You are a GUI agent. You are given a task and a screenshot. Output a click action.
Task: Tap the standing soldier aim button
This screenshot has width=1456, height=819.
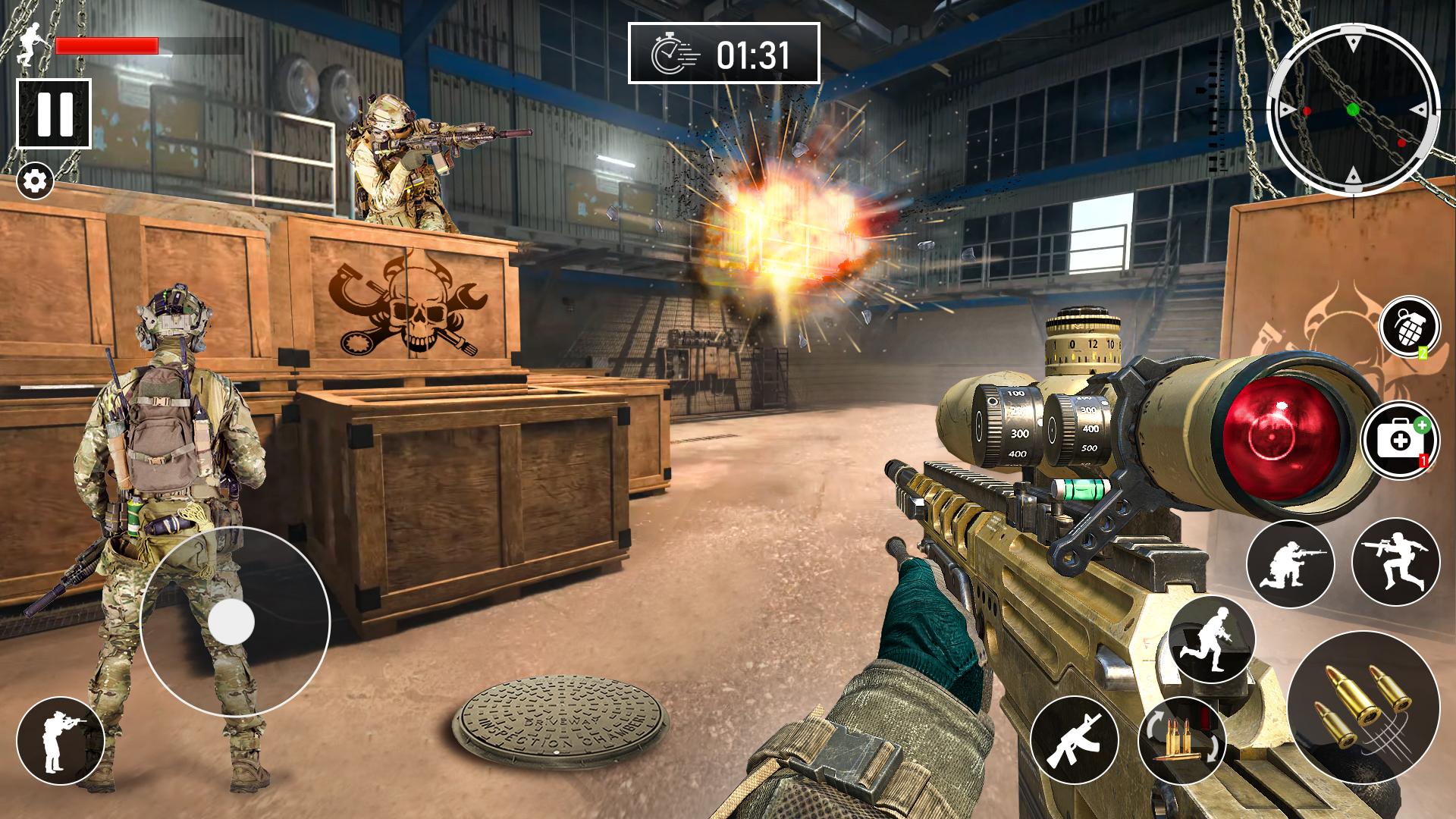[60, 741]
